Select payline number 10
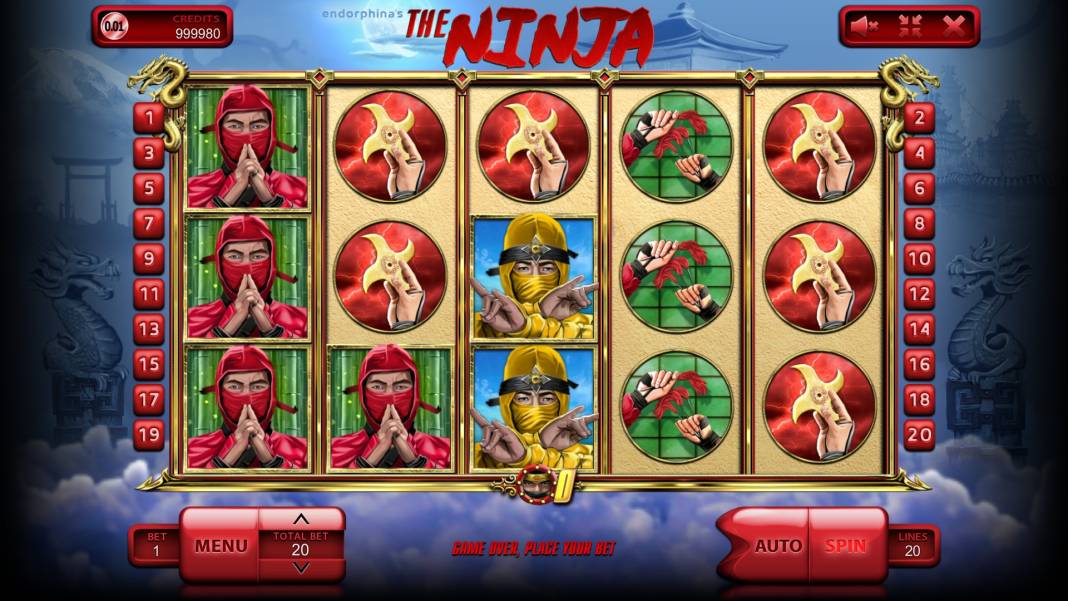 919,259
